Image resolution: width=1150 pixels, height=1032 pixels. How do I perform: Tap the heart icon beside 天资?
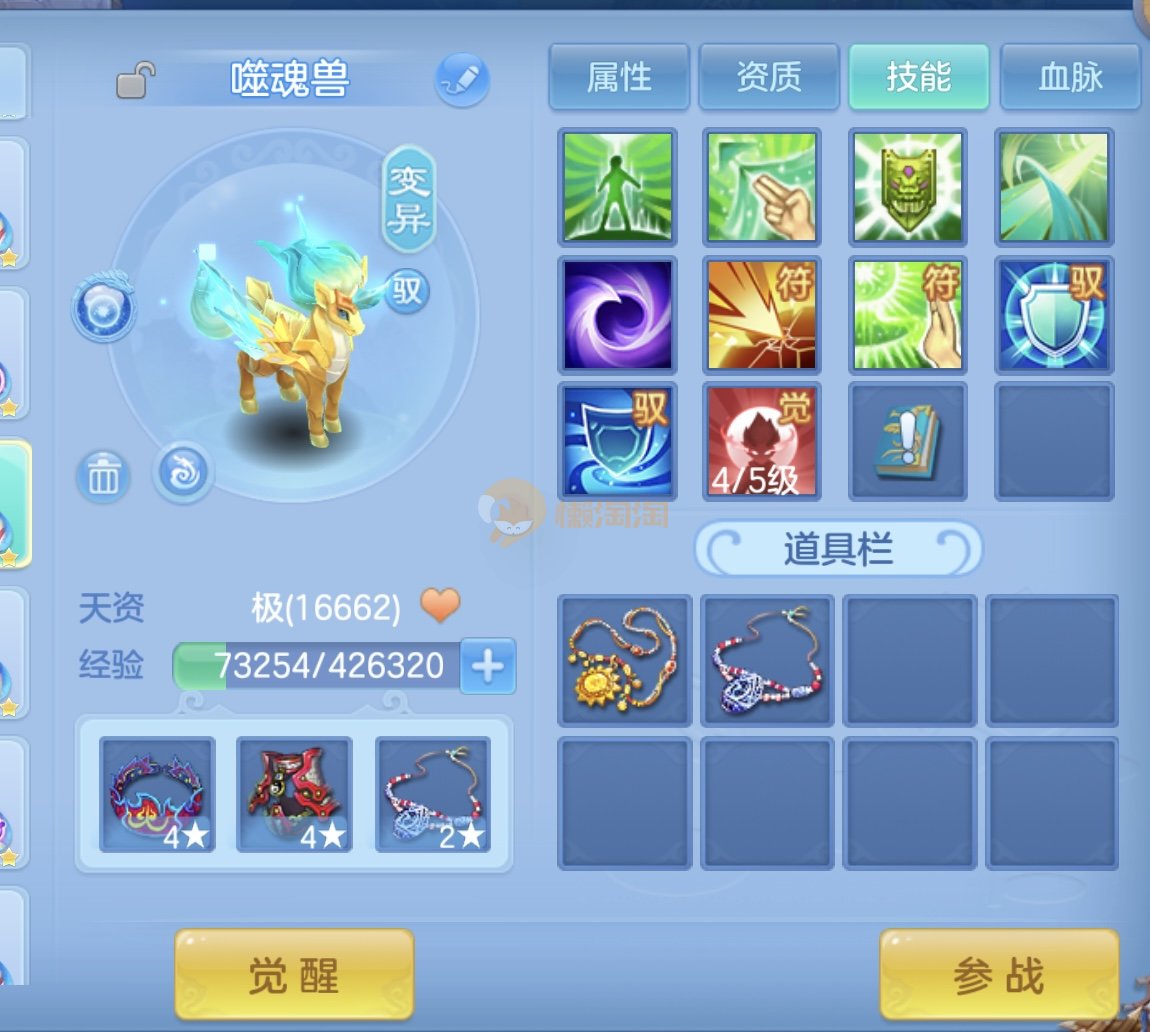440,605
